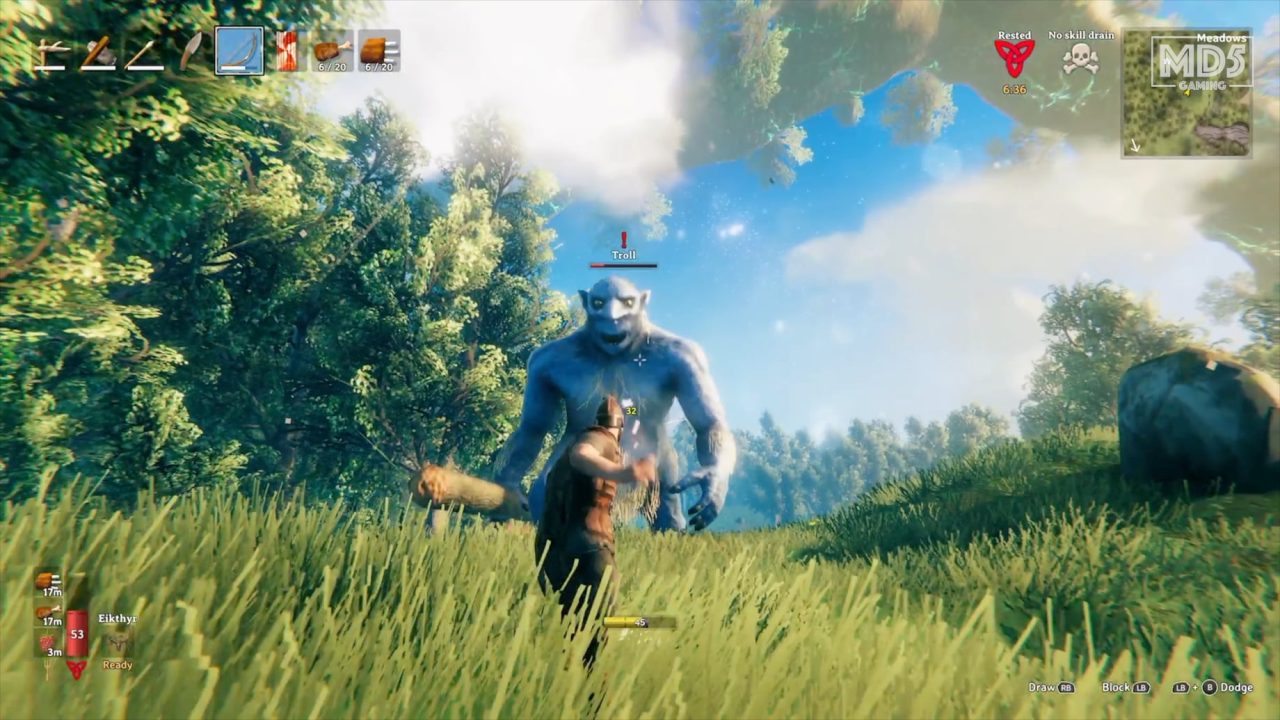
Task: Select the arrows in hotbar slot six
Action: point(286,50)
